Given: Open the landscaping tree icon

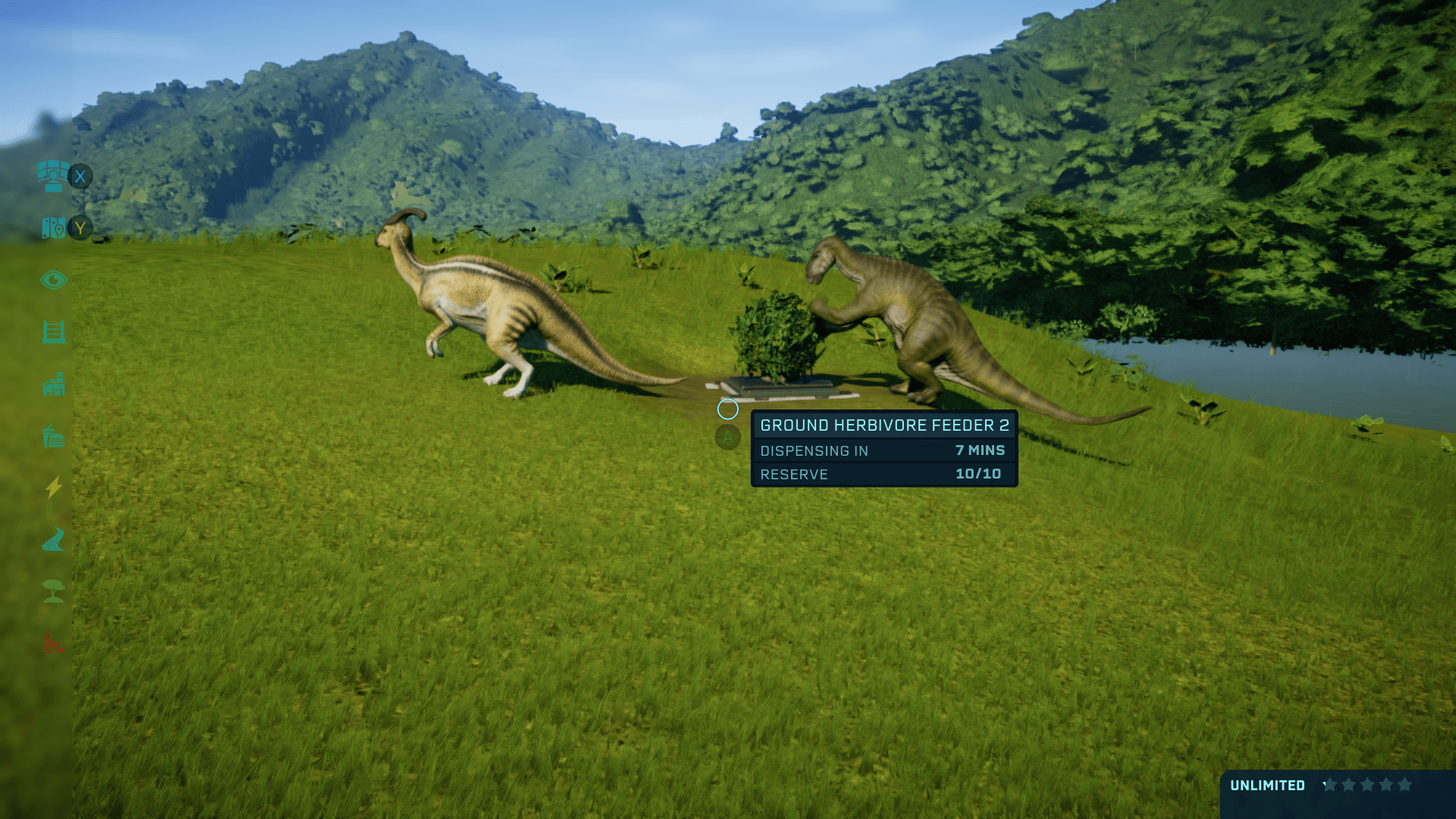Looking at the screenshot, I should click(53, 592).
